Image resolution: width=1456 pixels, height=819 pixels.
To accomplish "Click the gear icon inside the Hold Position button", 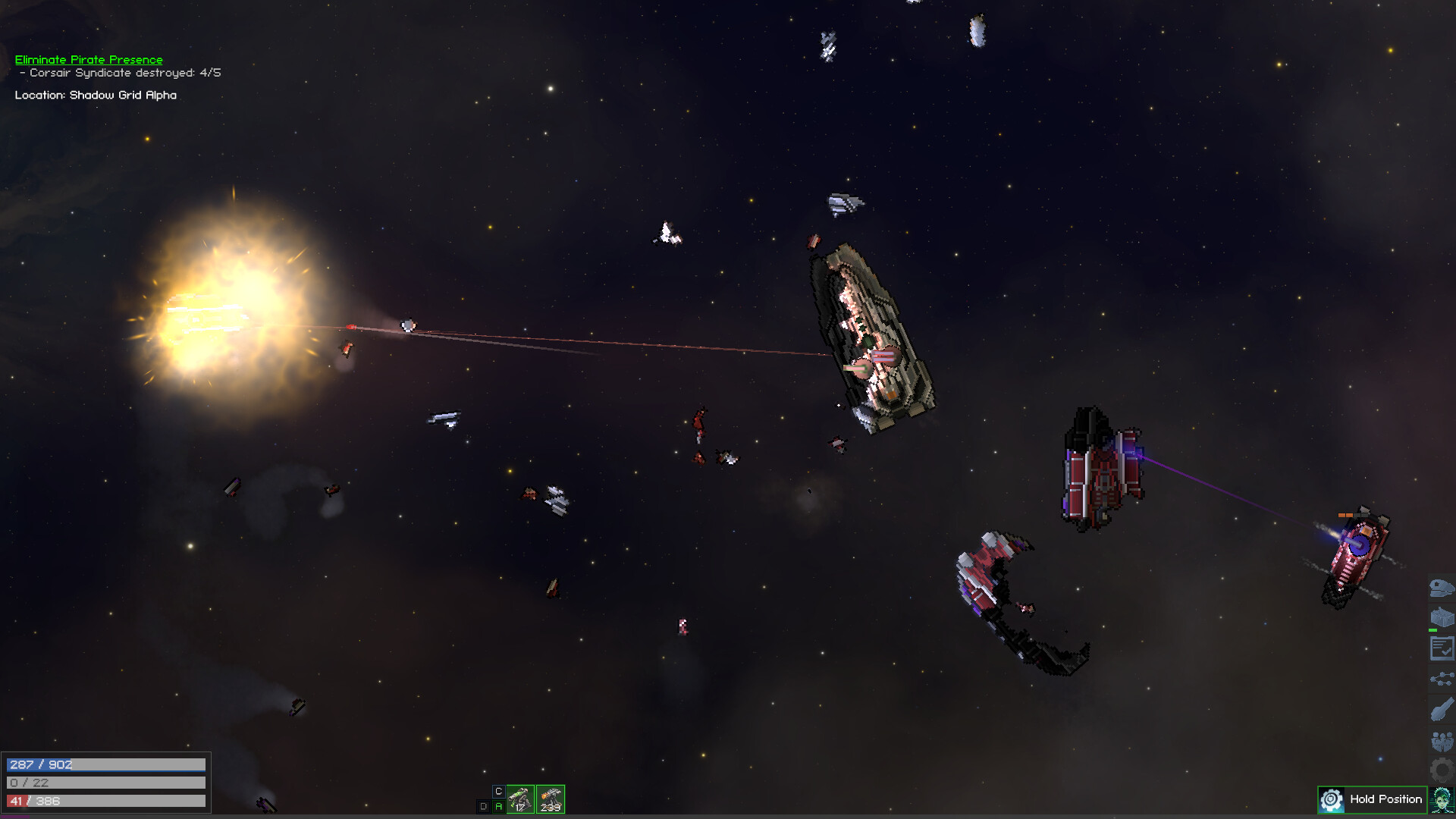I will (1331, 800).
